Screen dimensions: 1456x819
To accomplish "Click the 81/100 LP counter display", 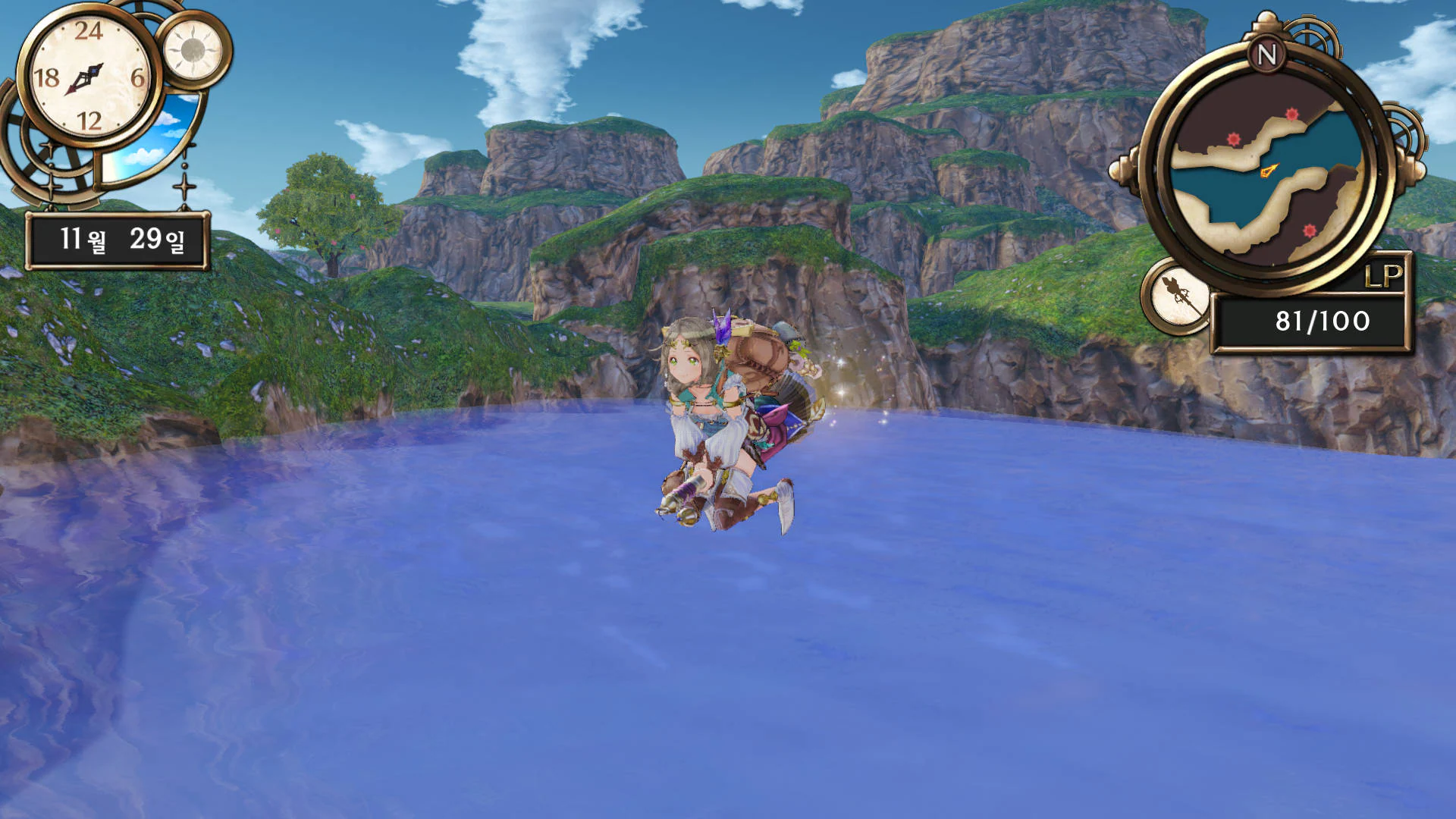I will pyautogui.click(x=1321, y=320).
